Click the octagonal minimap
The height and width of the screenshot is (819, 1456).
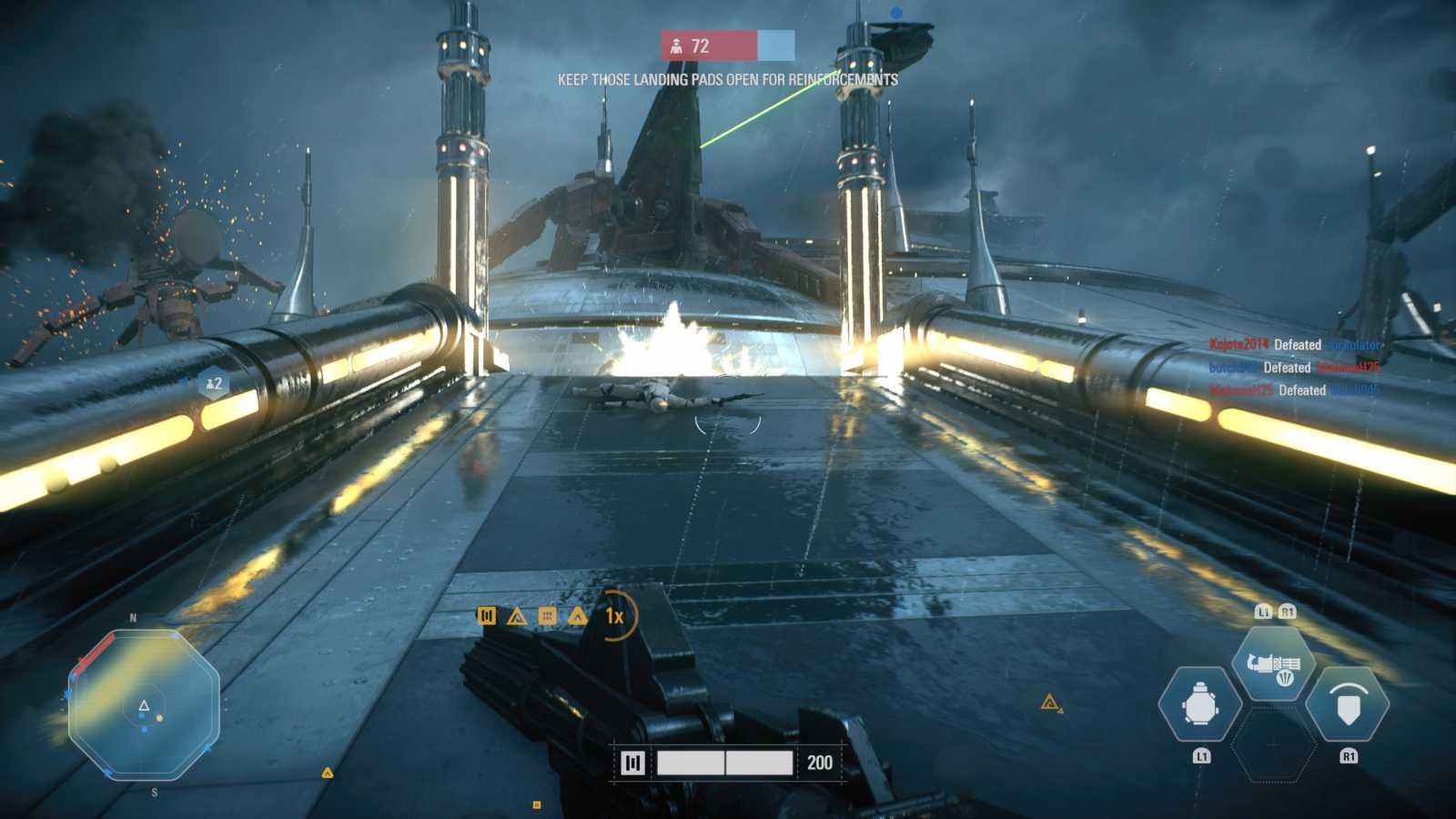[144, 704]
